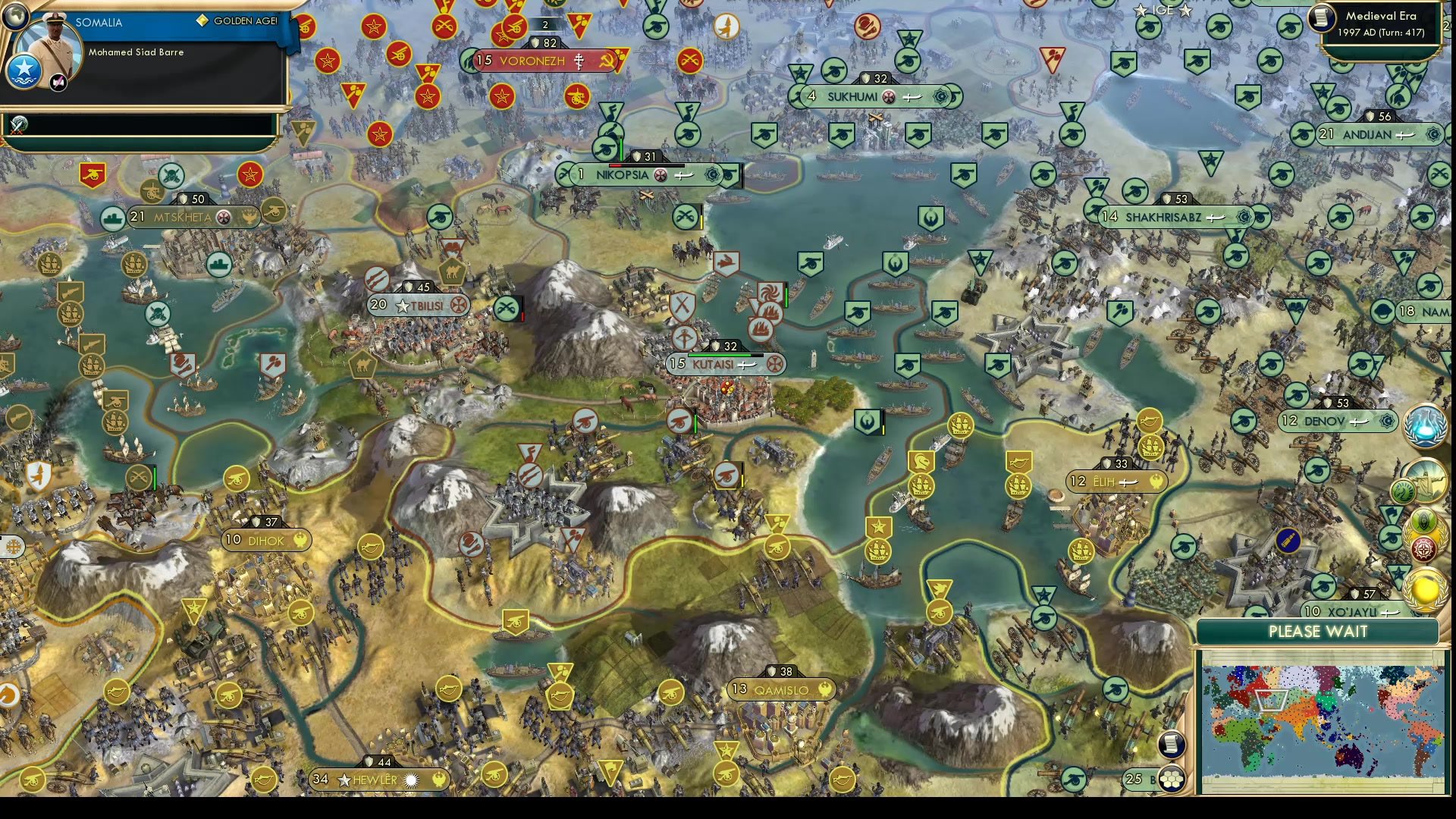
Task: Click the beetle emblem notification on the right edge
Action: click(x=1423, y=520)
